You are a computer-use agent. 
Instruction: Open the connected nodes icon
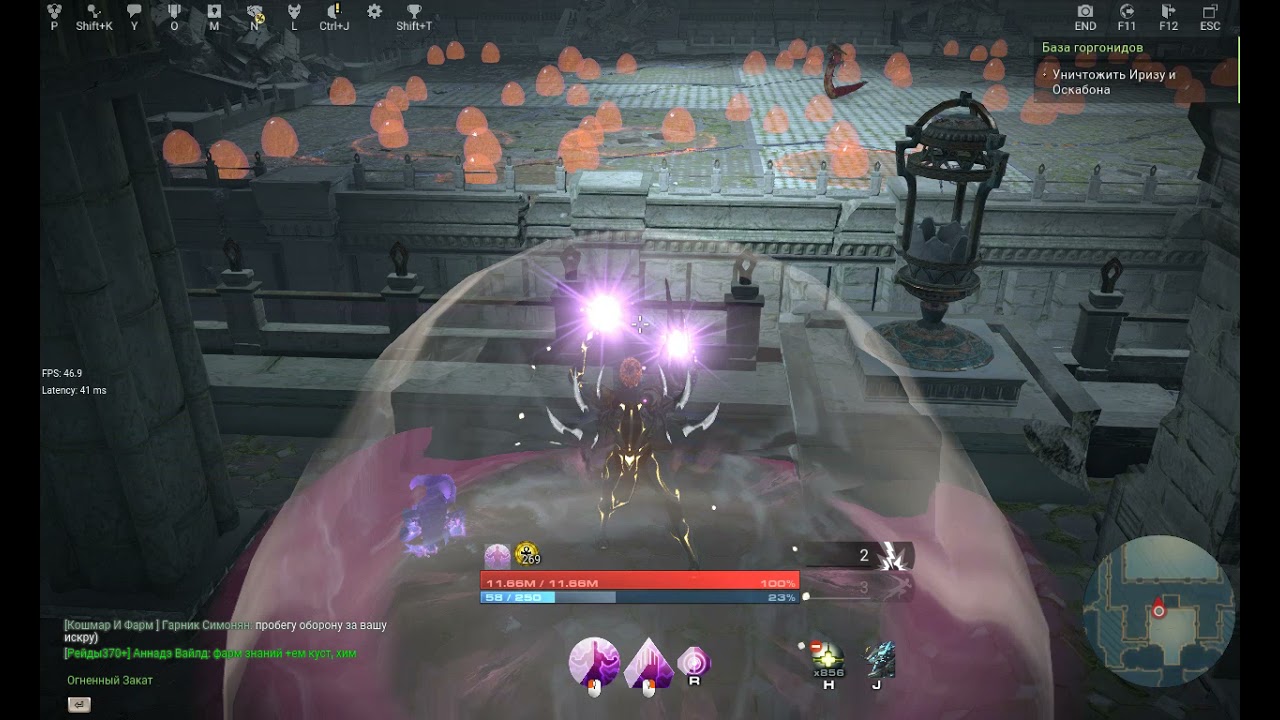point(94,12)
